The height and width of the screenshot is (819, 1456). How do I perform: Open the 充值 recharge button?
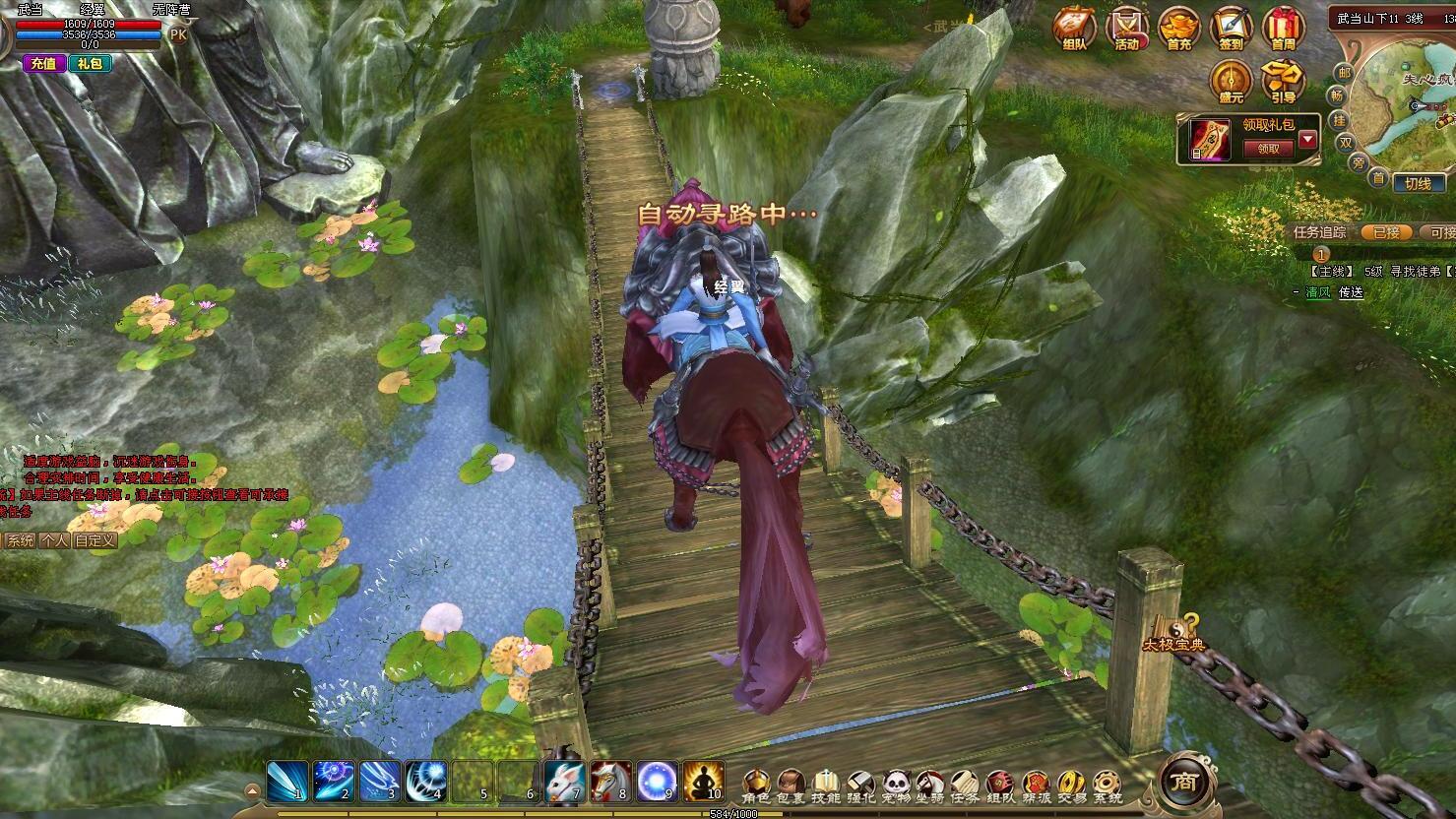click(x=43, y=63)
